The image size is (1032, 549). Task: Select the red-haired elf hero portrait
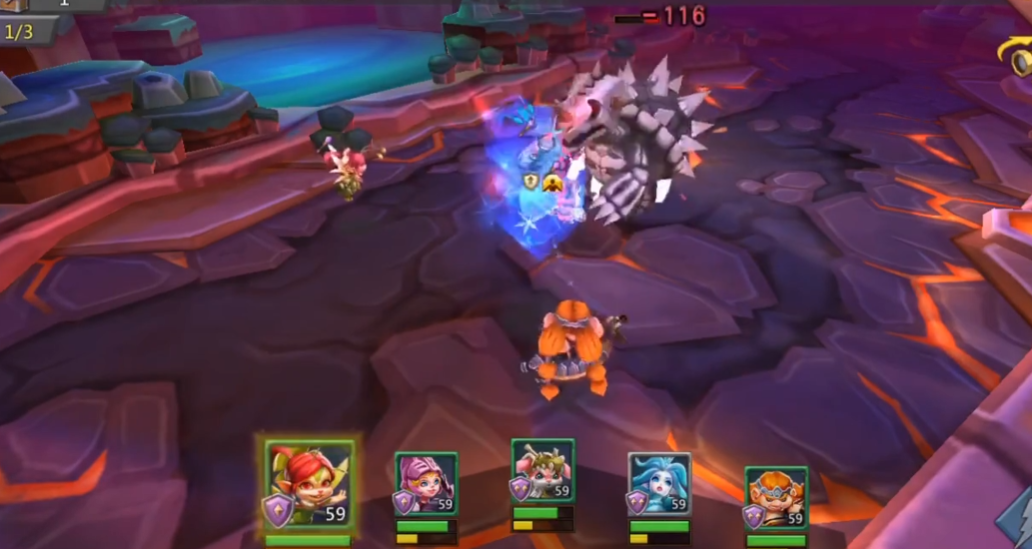click(309, 485)
